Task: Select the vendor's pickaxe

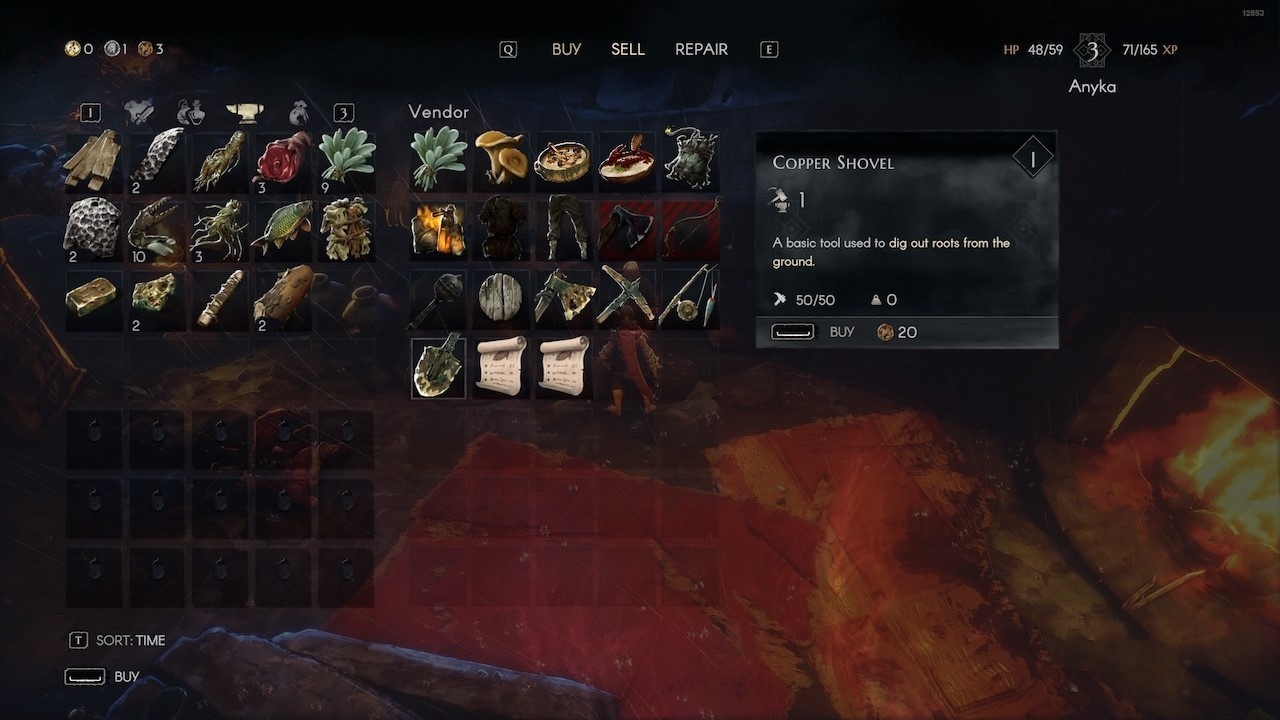Action: click(x=626, y=297)
